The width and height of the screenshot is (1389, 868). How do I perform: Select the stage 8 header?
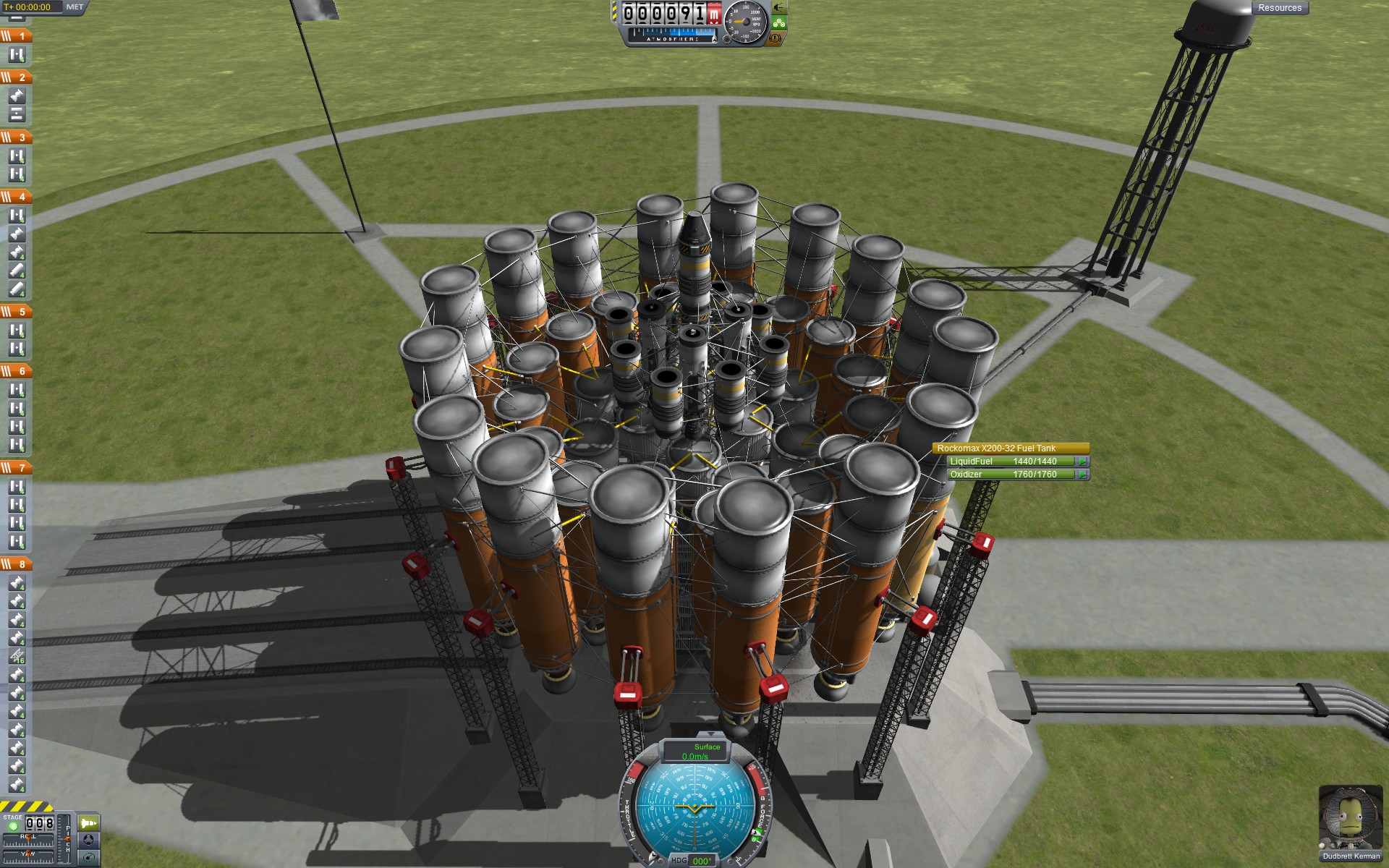tap(16, 563)
